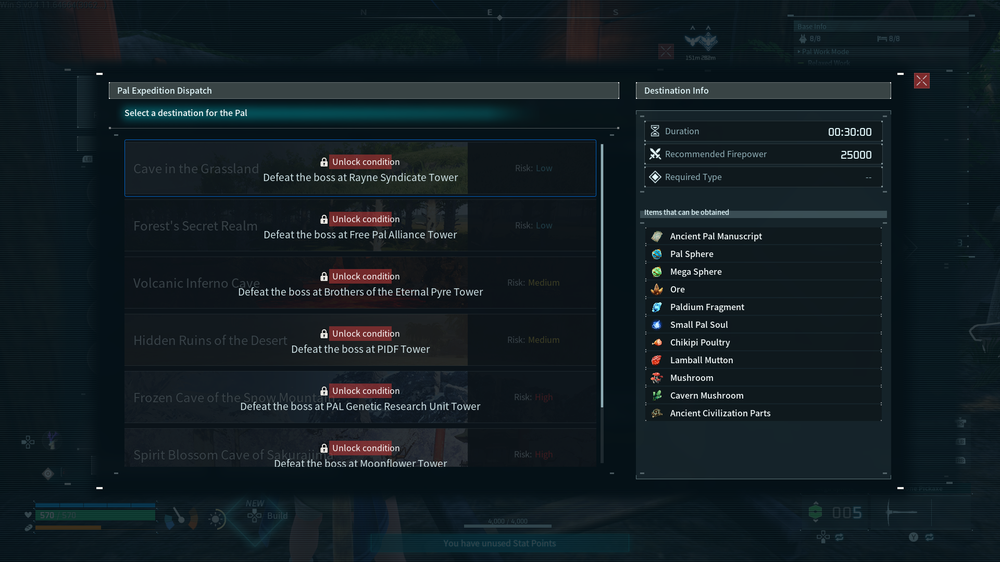Select the Lamball Mutton item entry

coord(701,360)
